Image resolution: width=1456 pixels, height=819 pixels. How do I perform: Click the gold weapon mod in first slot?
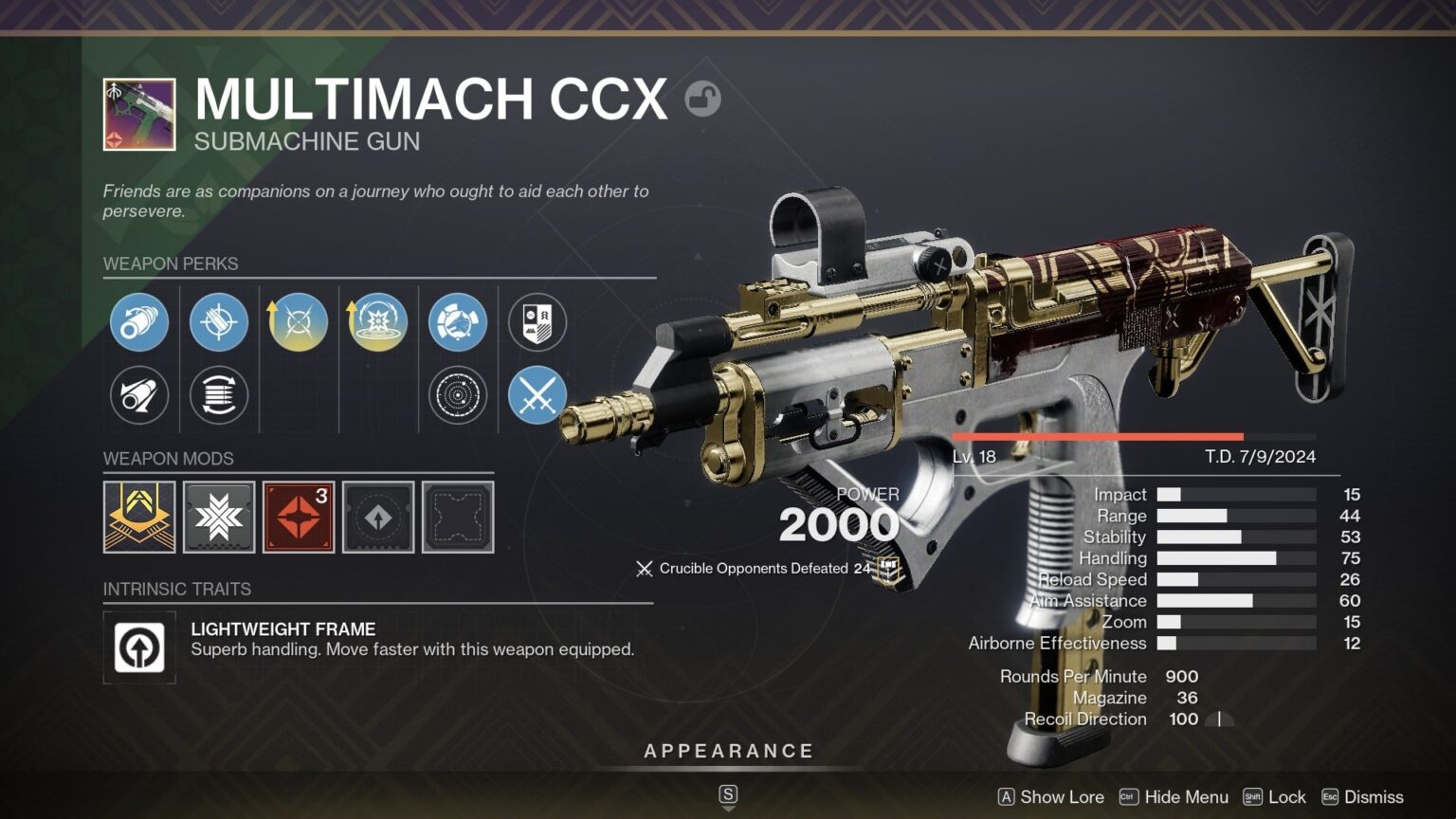(139, 518)
